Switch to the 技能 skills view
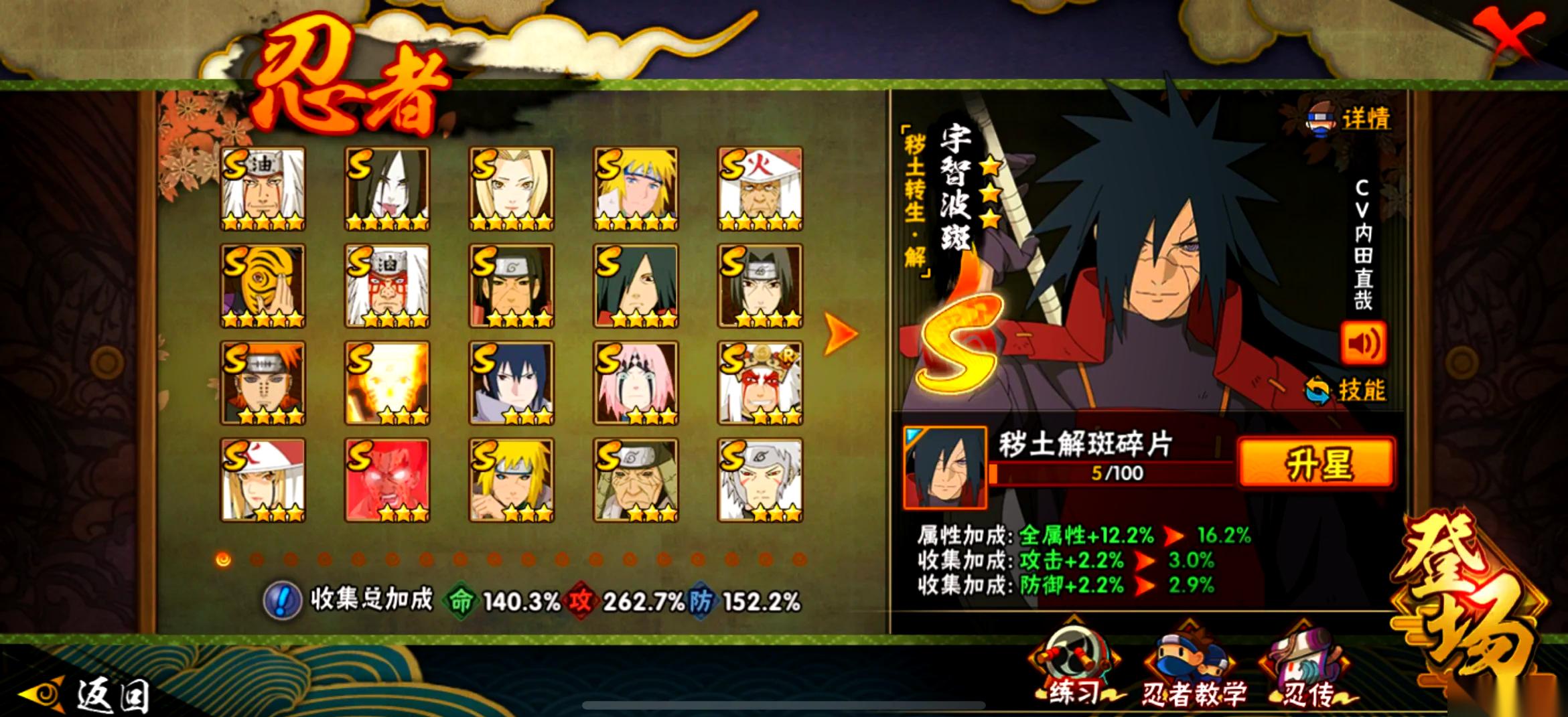 click(x=1346, y=390)
